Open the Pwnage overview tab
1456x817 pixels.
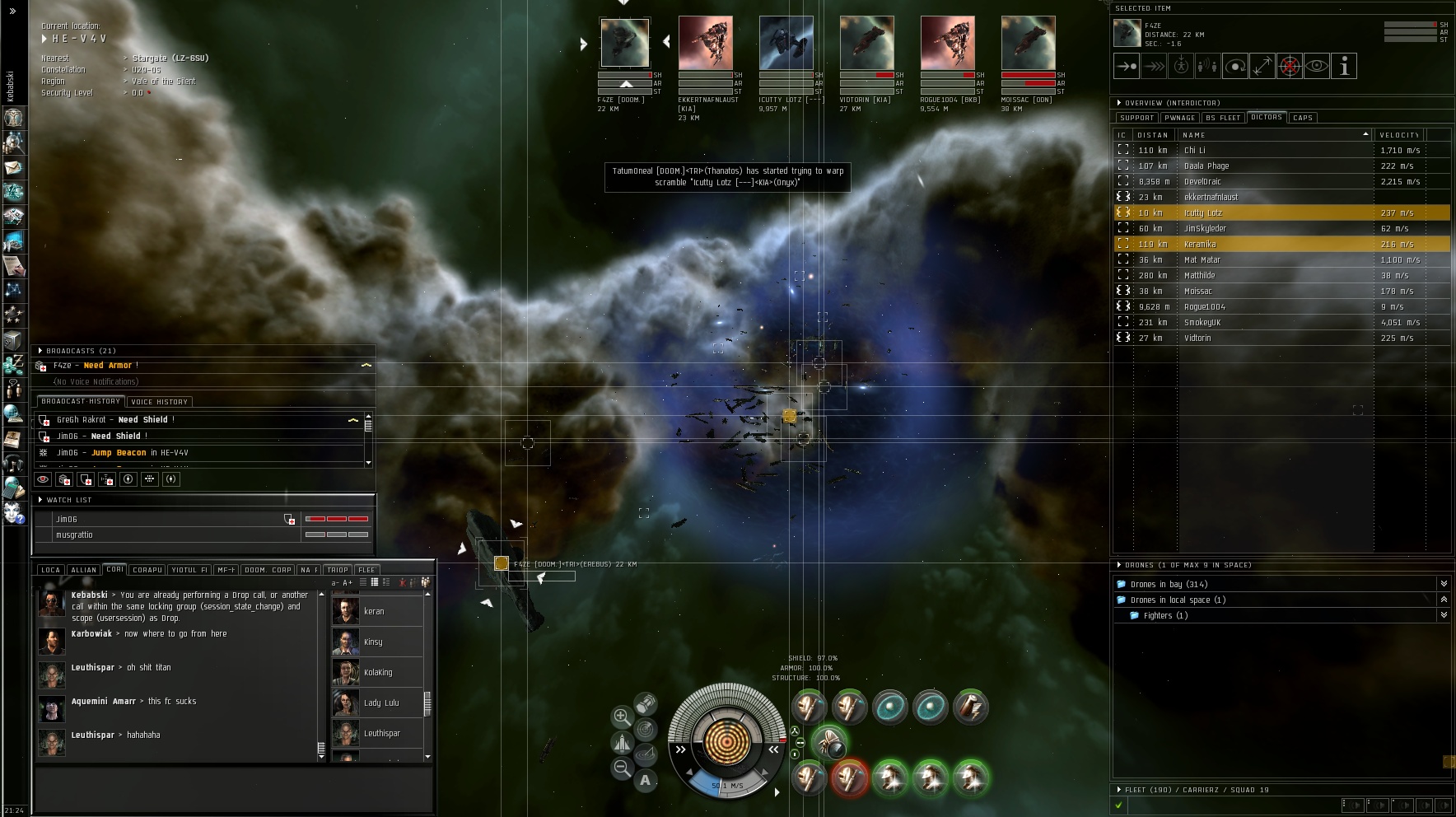pos(1179,118)
